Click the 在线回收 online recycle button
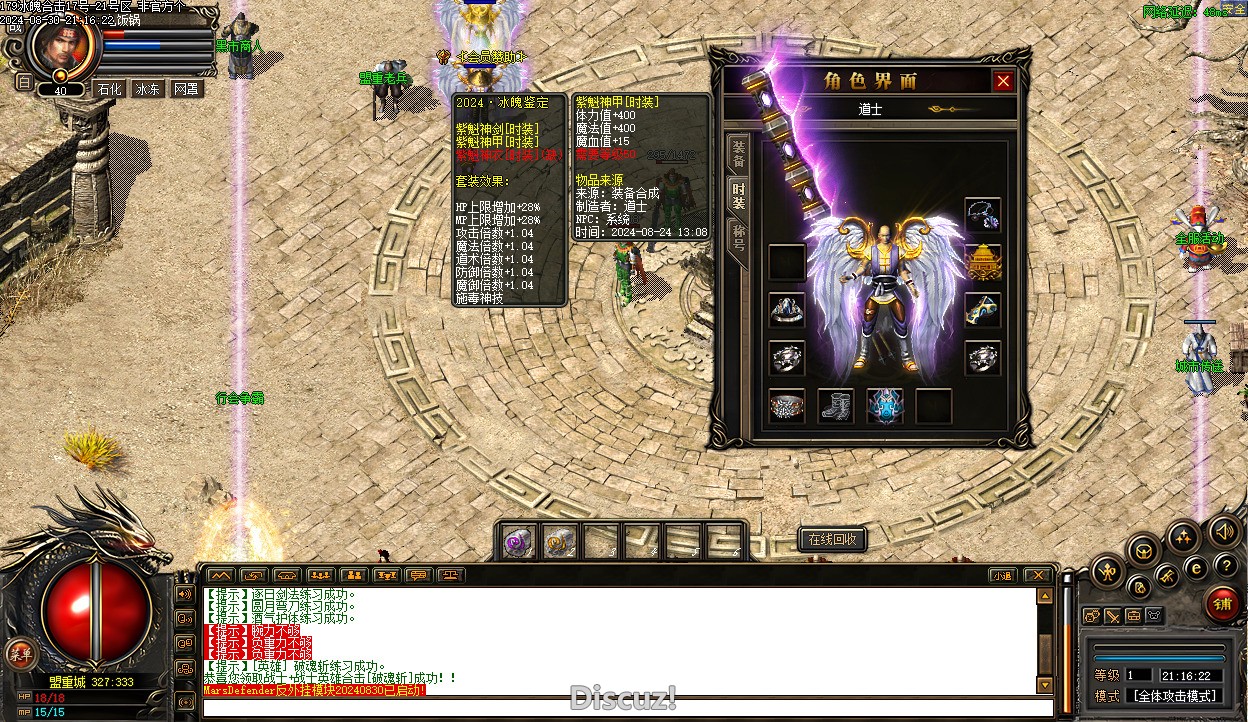The height and width of the screenshot is (722, 1248). tap(831, 540)
